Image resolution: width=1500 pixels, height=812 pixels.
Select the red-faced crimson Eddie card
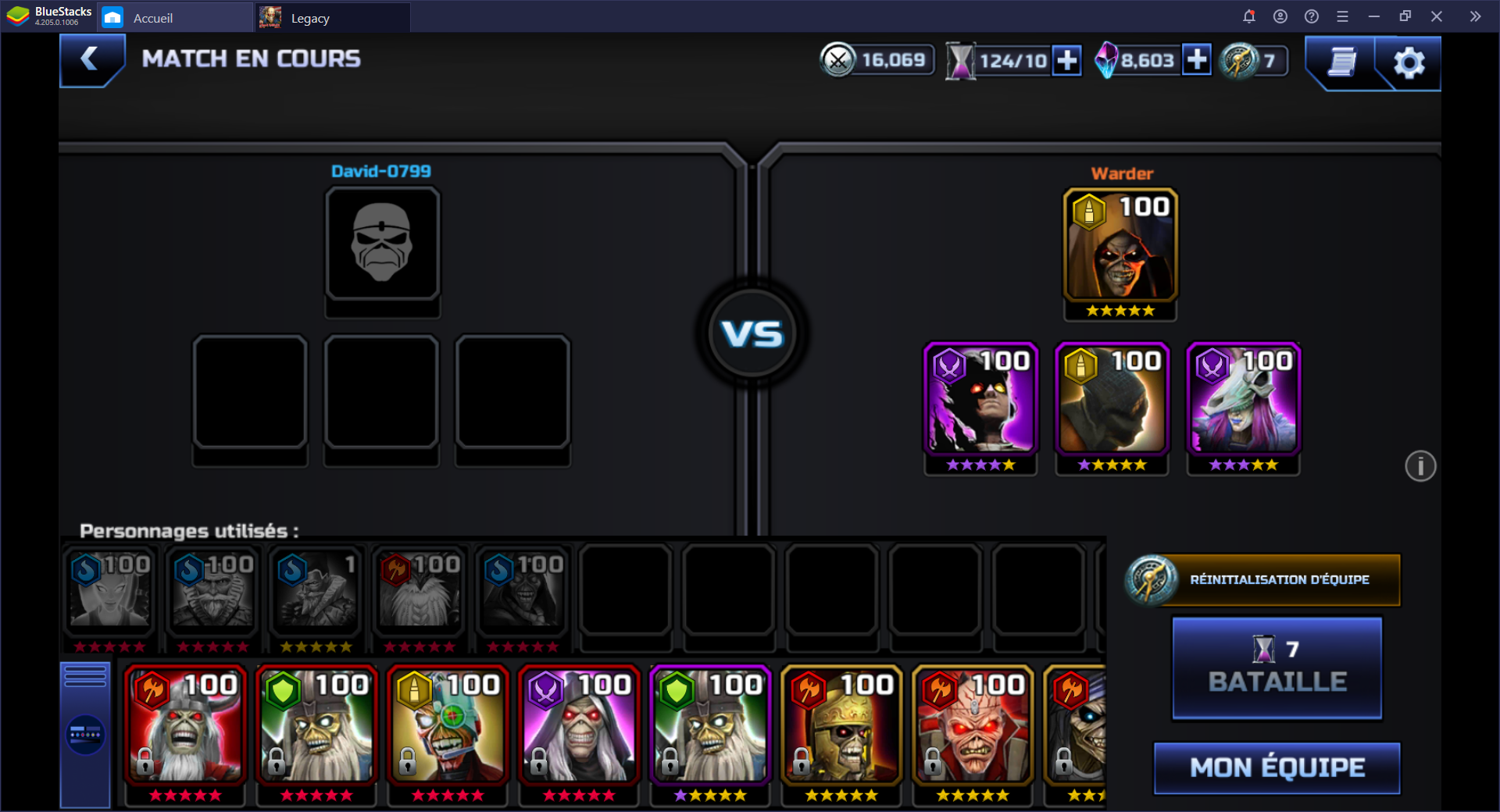point(973,726)
